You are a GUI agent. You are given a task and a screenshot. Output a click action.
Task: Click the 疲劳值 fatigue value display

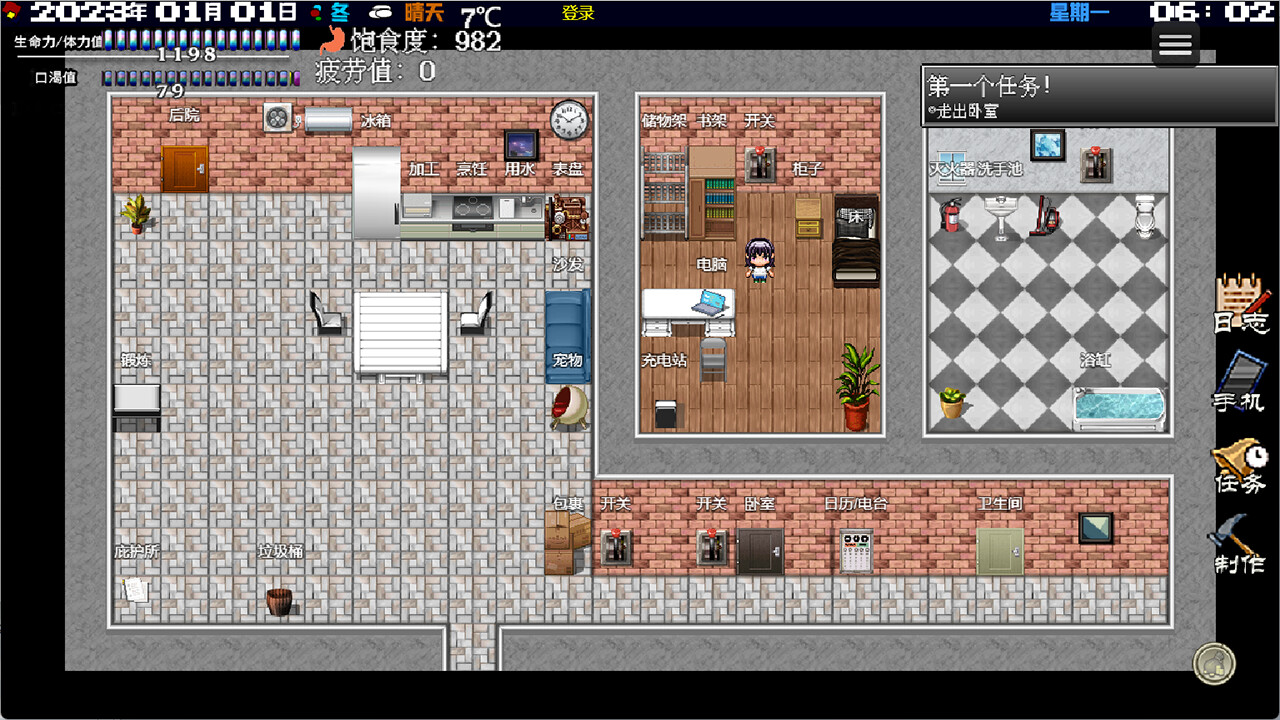370,71
